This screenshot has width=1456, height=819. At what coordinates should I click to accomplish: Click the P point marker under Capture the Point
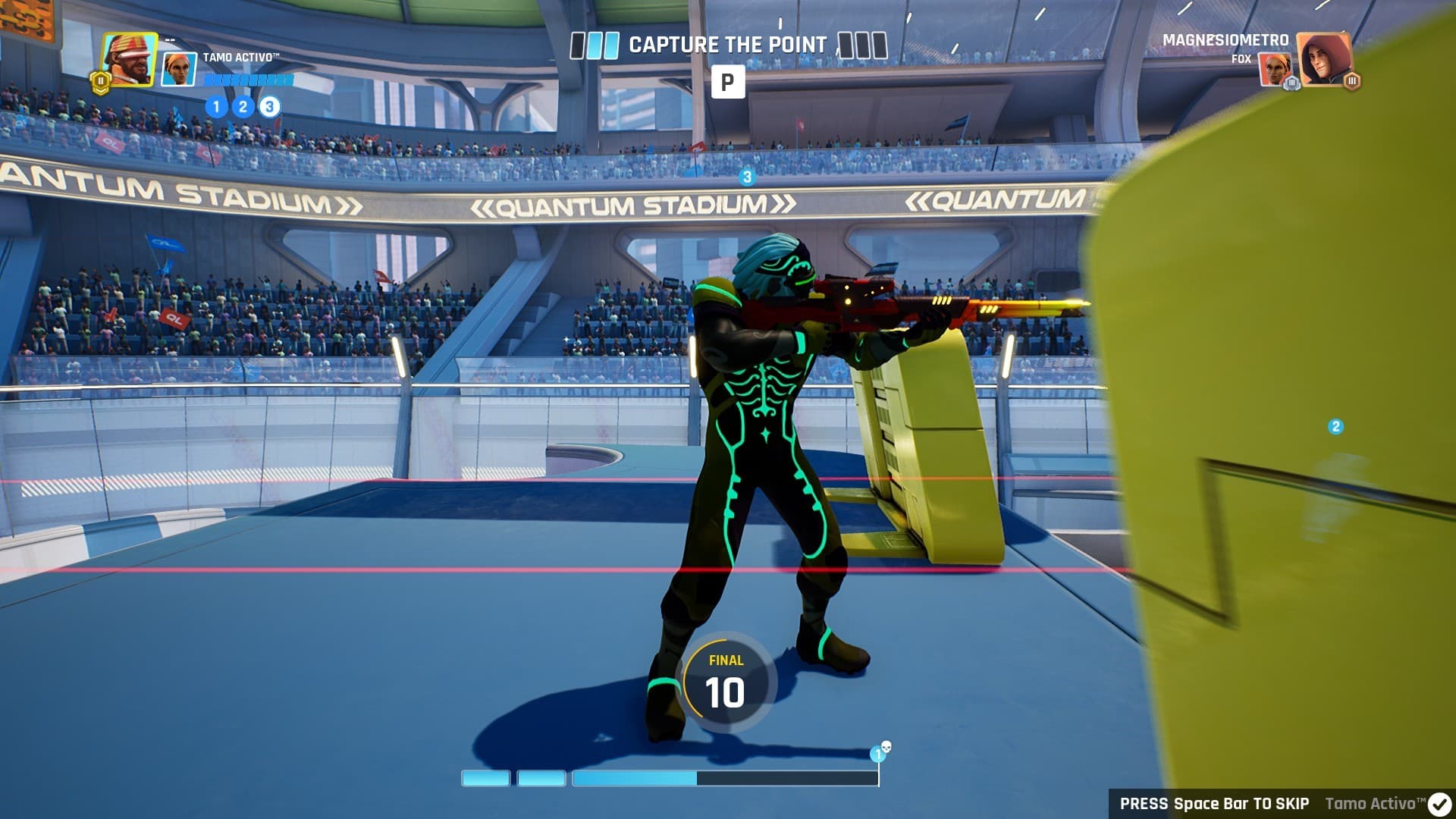[728, 82]
